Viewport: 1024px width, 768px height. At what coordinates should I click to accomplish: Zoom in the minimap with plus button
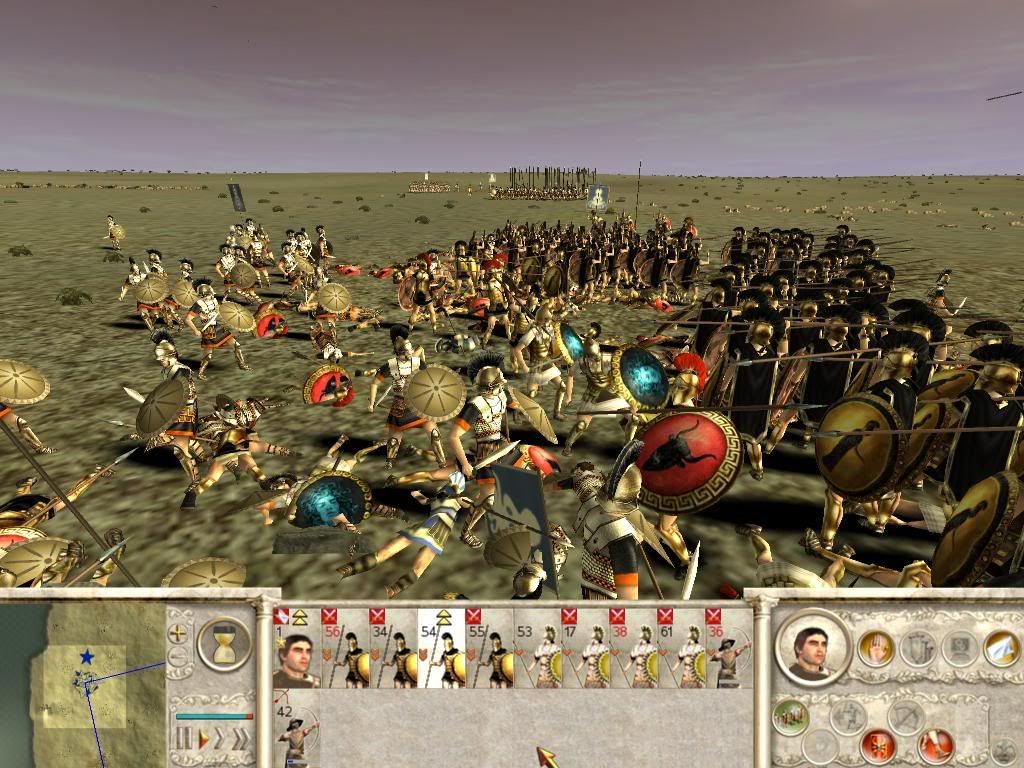tap(179, 633)
